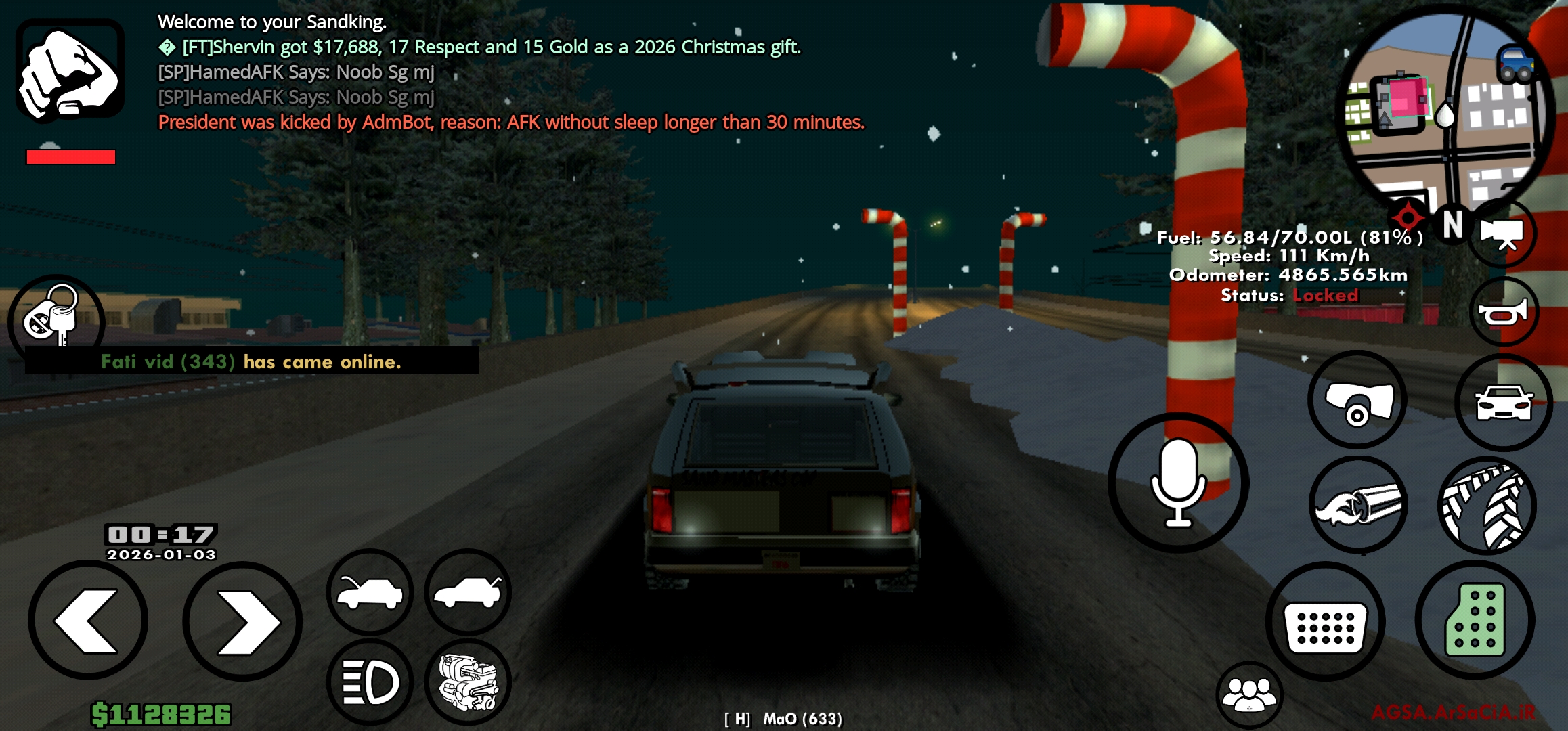Open the car trunk button

point(468,592)
